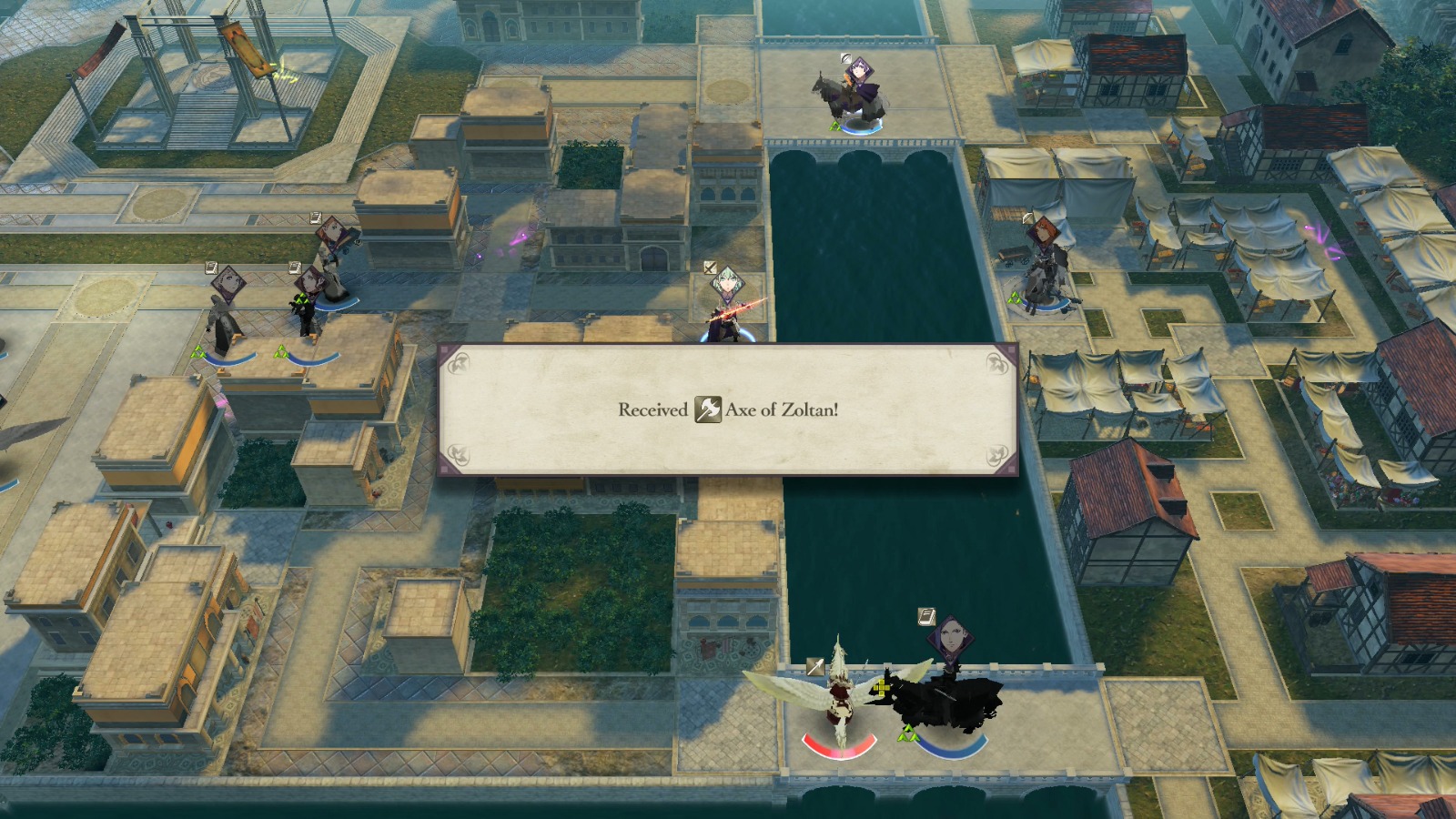Select the tome icon above the dark flier on lower bridge
Image resolution: width=1456 pixels, height=819 pixels.
(925, 616)
